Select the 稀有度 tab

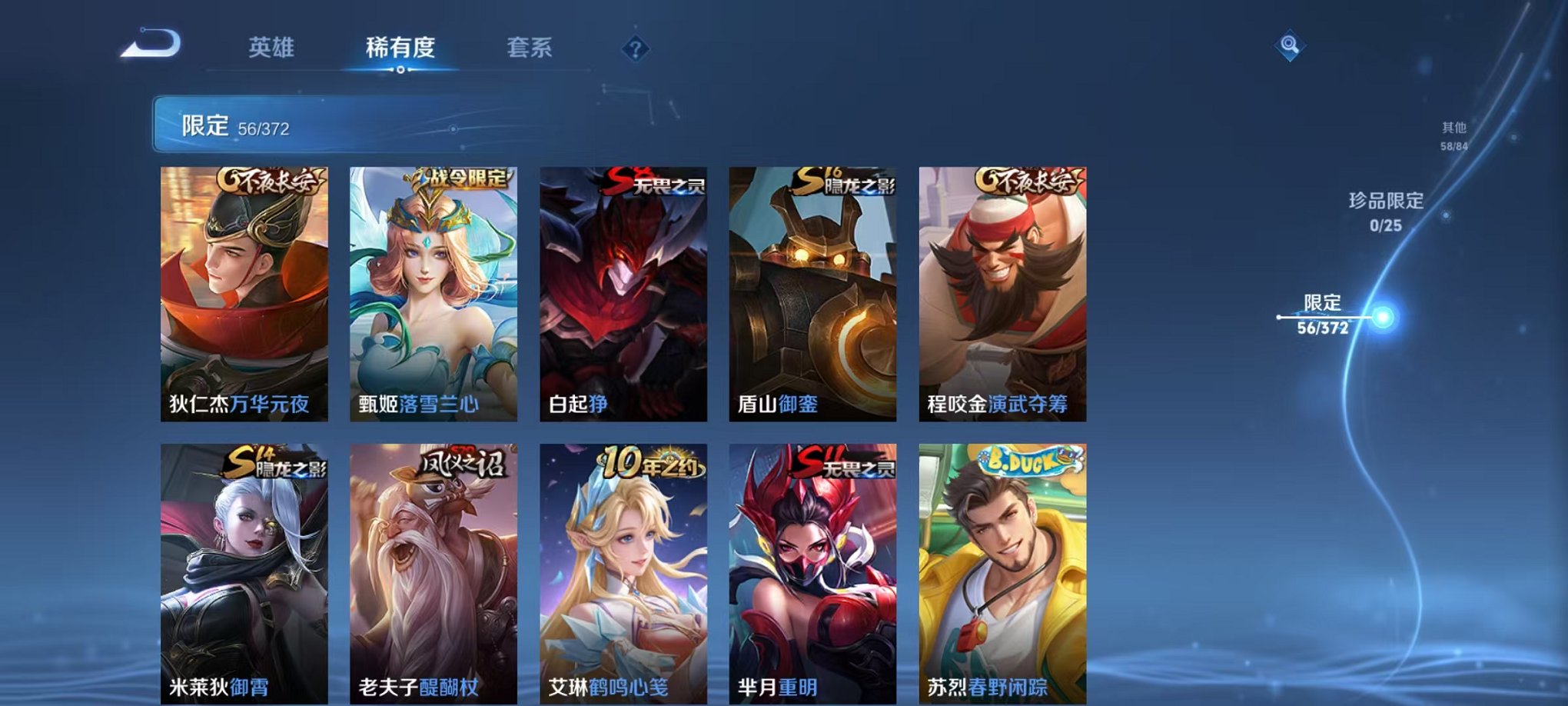[x=400, y=48]
